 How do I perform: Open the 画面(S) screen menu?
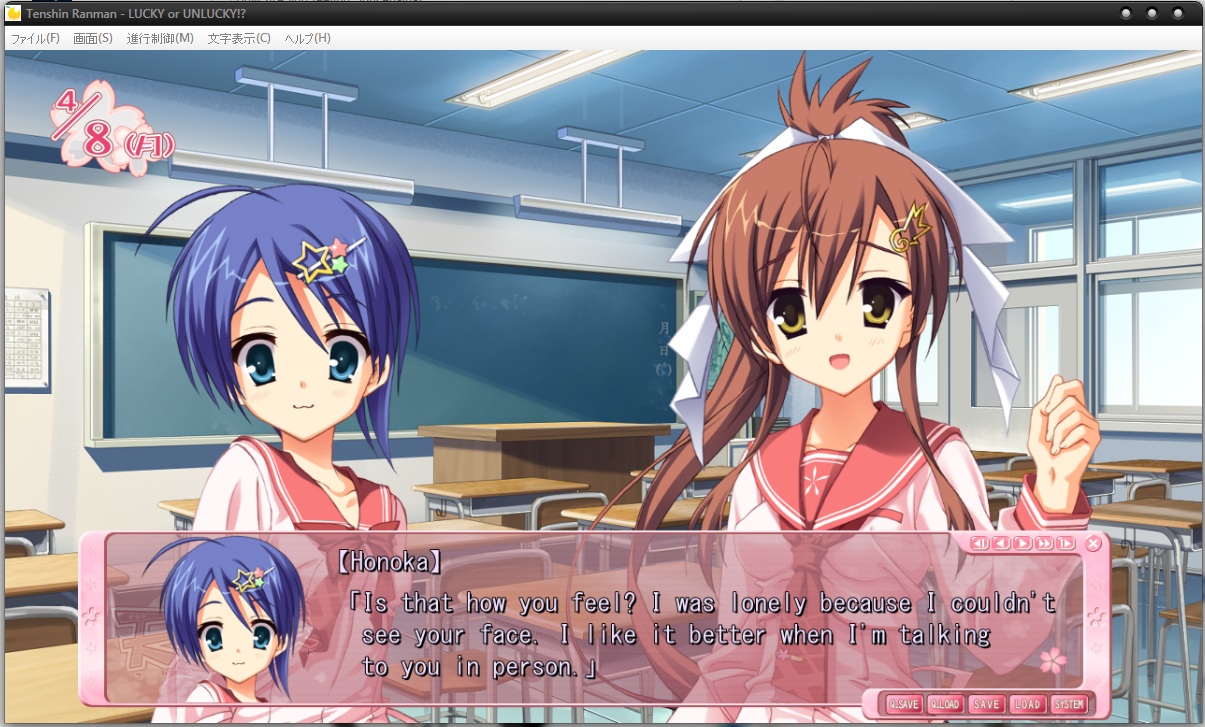93,38
